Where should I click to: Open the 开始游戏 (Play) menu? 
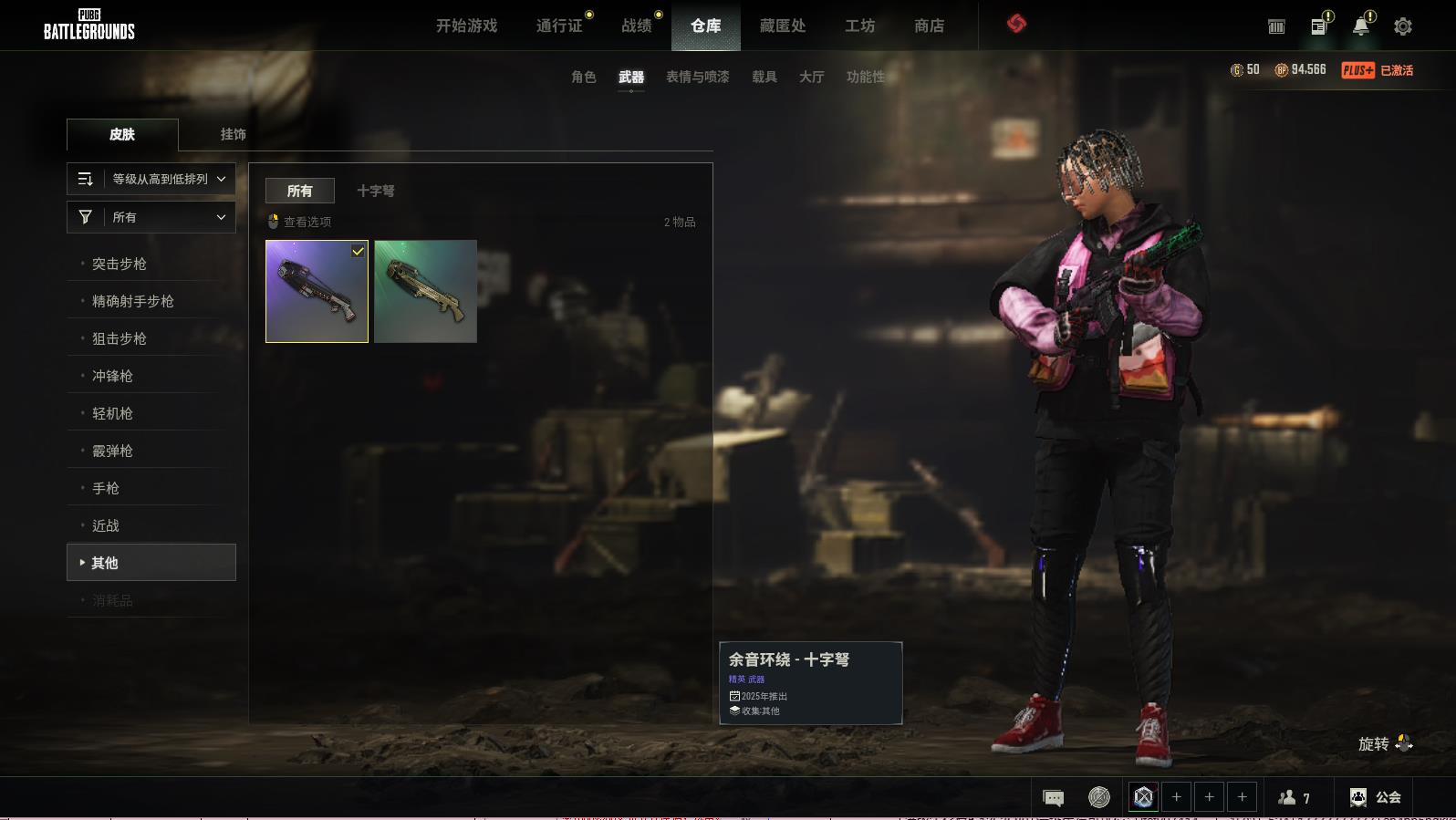(x=466, y=26)
